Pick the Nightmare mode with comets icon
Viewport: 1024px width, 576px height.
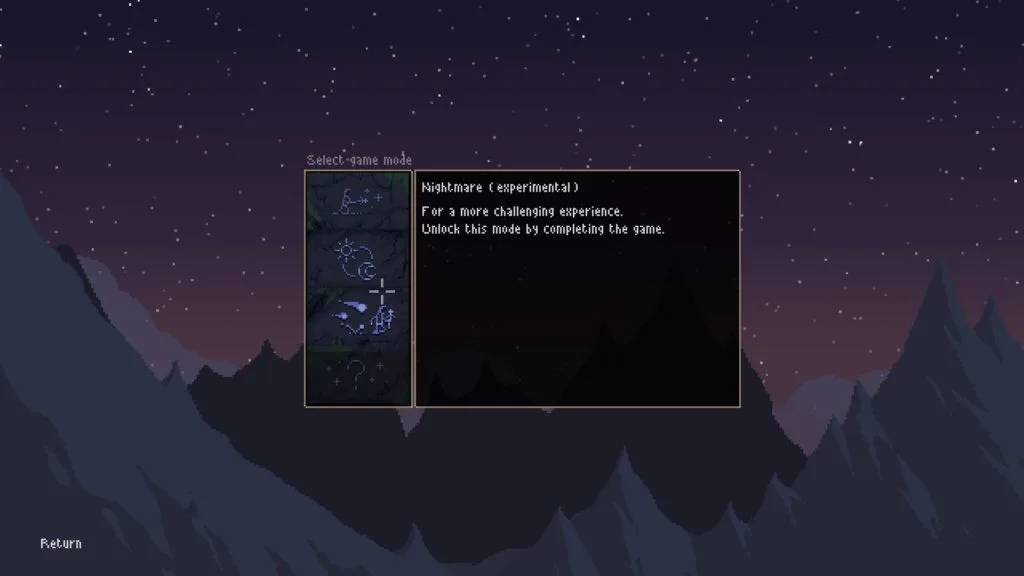358,315
